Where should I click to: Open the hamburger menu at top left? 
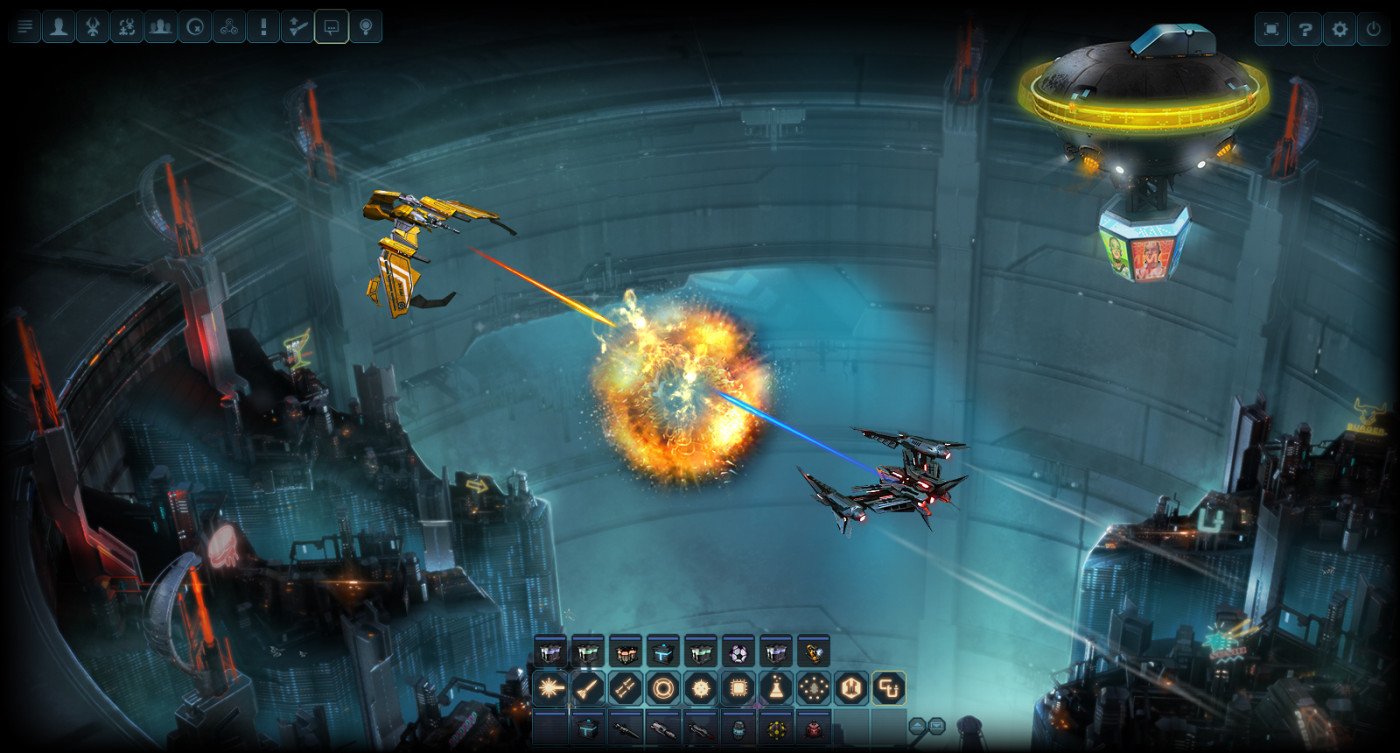point(23,27)
